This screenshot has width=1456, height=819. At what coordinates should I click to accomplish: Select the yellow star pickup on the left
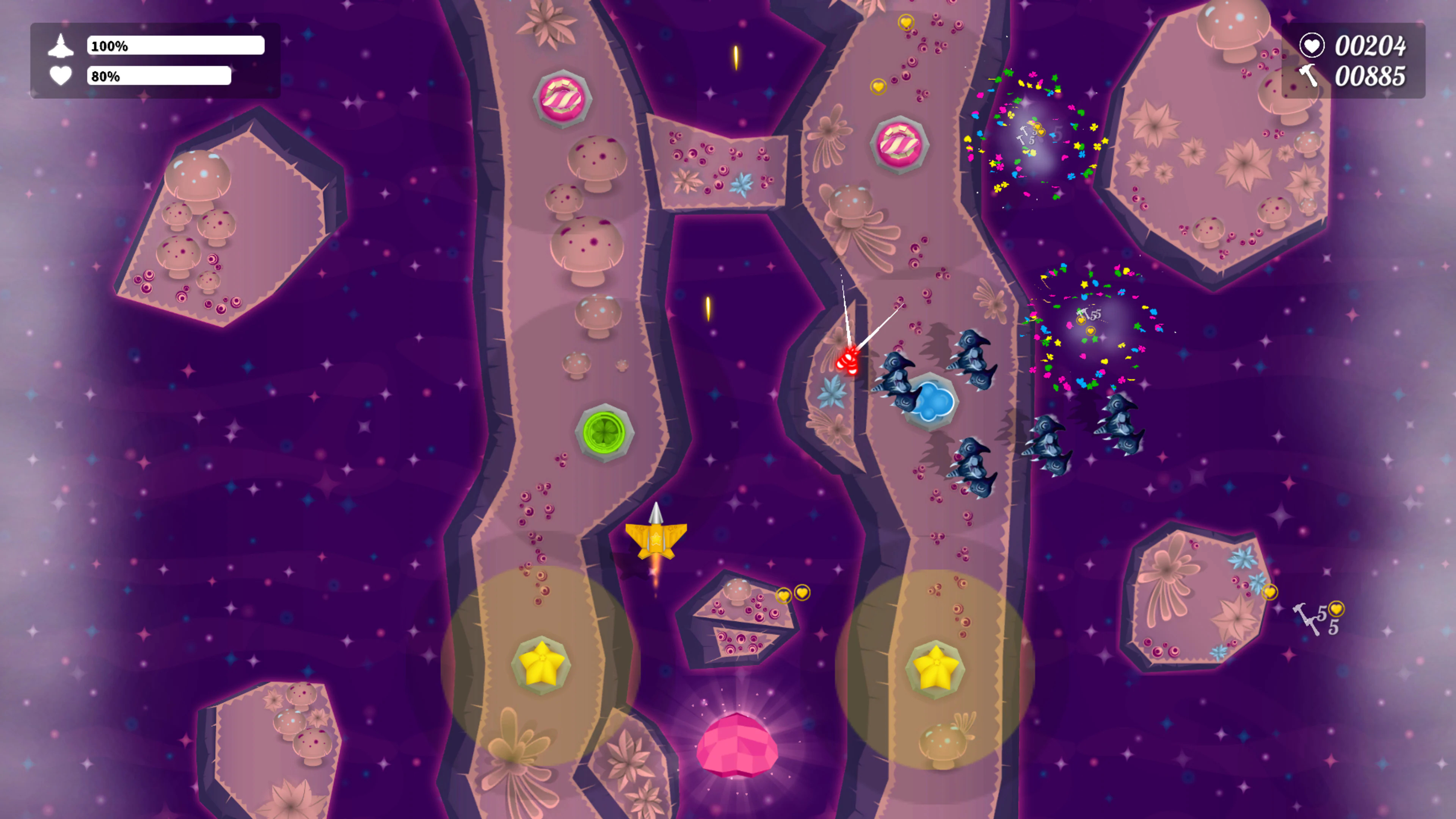coord(541,663)
